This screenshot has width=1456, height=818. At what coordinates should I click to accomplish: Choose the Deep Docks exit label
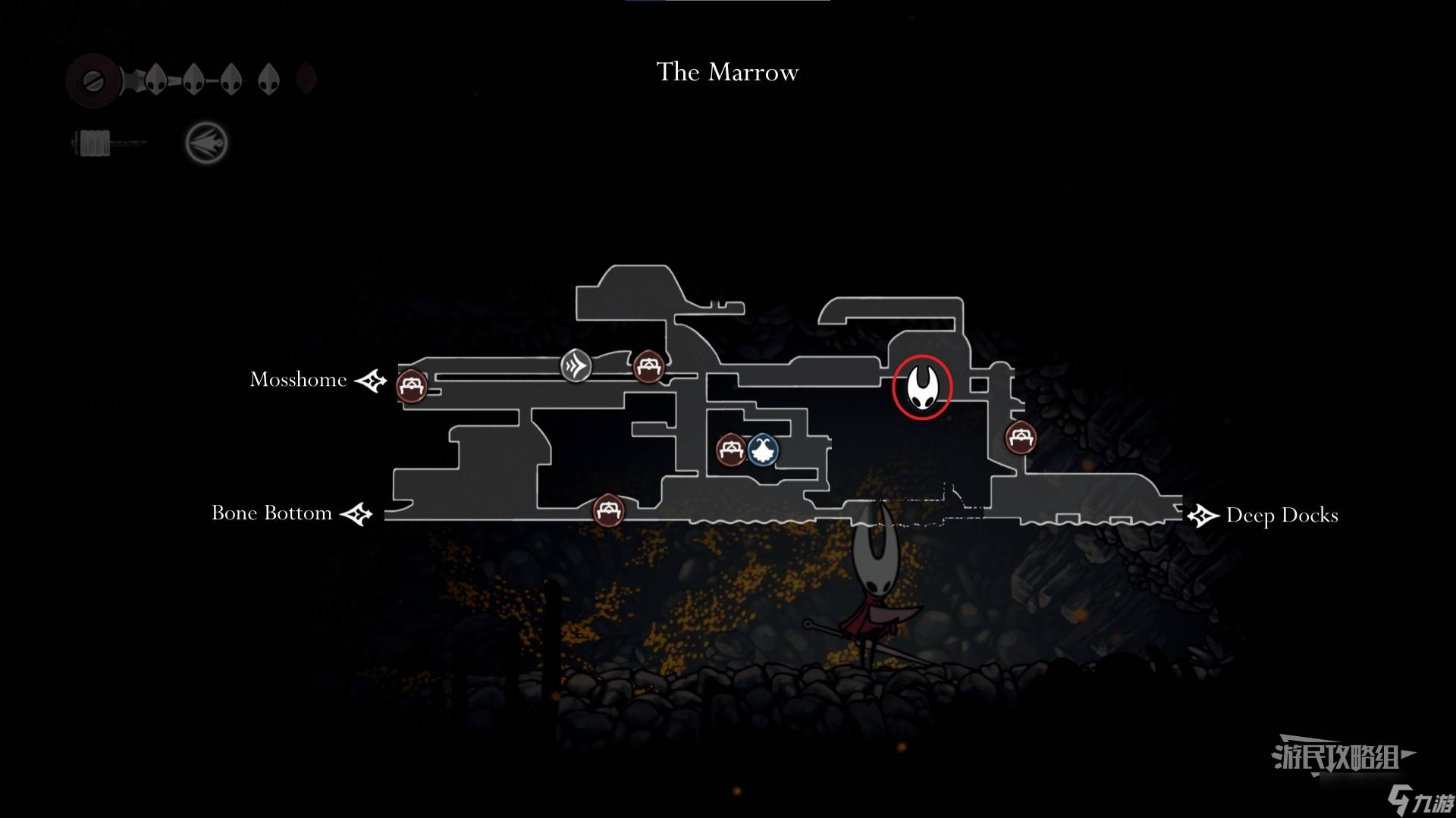(x=1282, y=516)
